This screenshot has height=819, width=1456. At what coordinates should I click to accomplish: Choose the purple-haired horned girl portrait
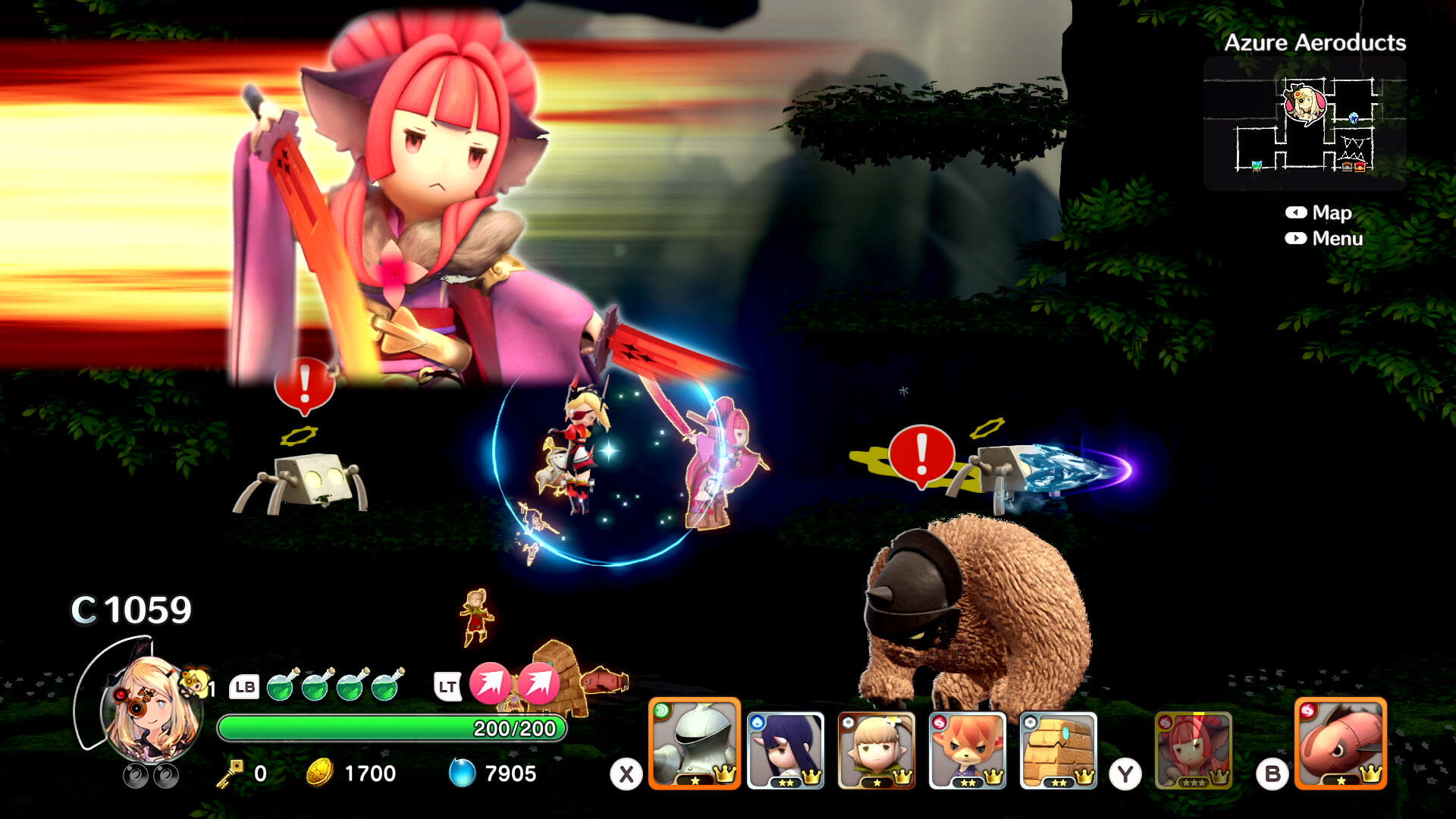(x=786, y=750)
